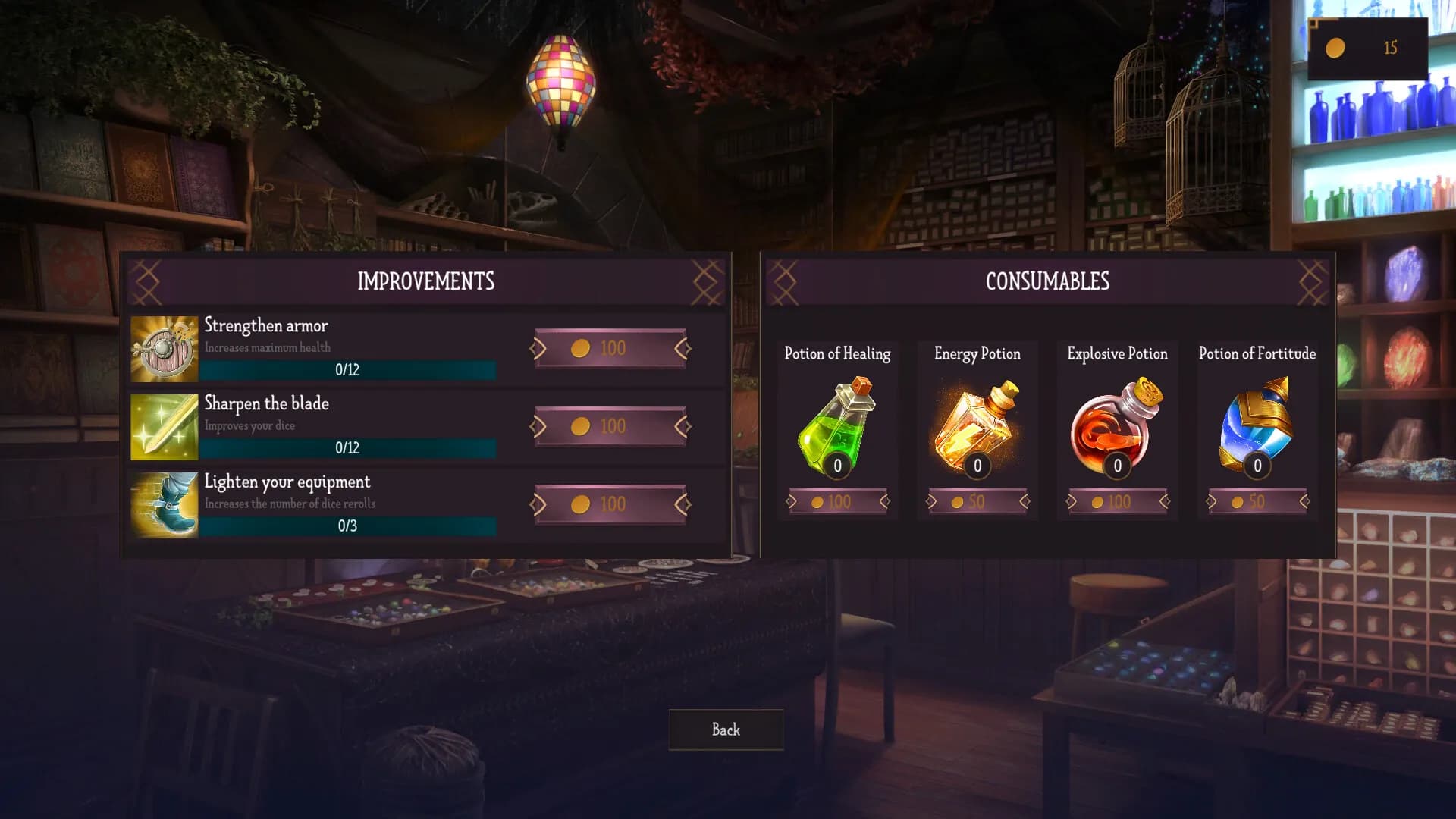Click the 0/12 progress bar under Strengthen armor
Screen dimensions: 1456x819
(x=349, y=369)
